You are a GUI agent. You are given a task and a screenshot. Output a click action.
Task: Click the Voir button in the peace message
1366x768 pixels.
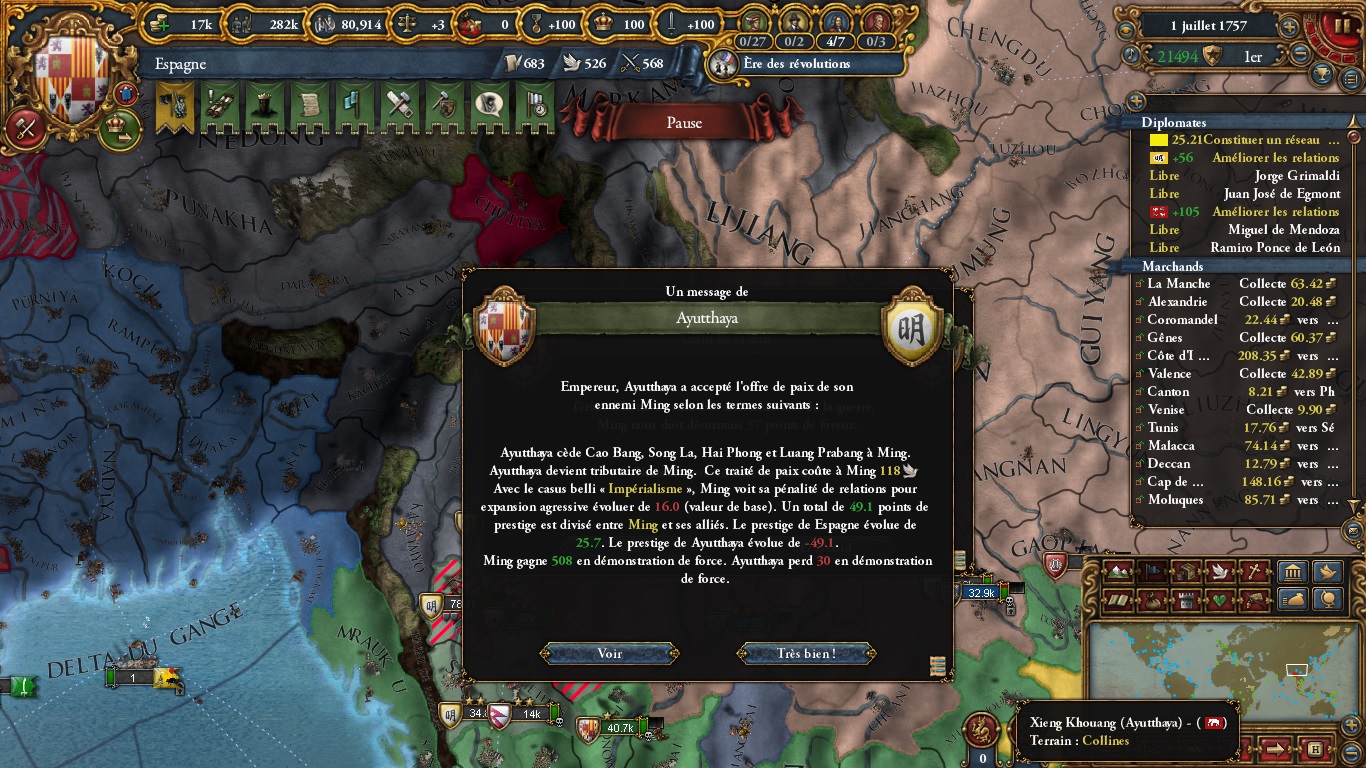tap(608, 653)
